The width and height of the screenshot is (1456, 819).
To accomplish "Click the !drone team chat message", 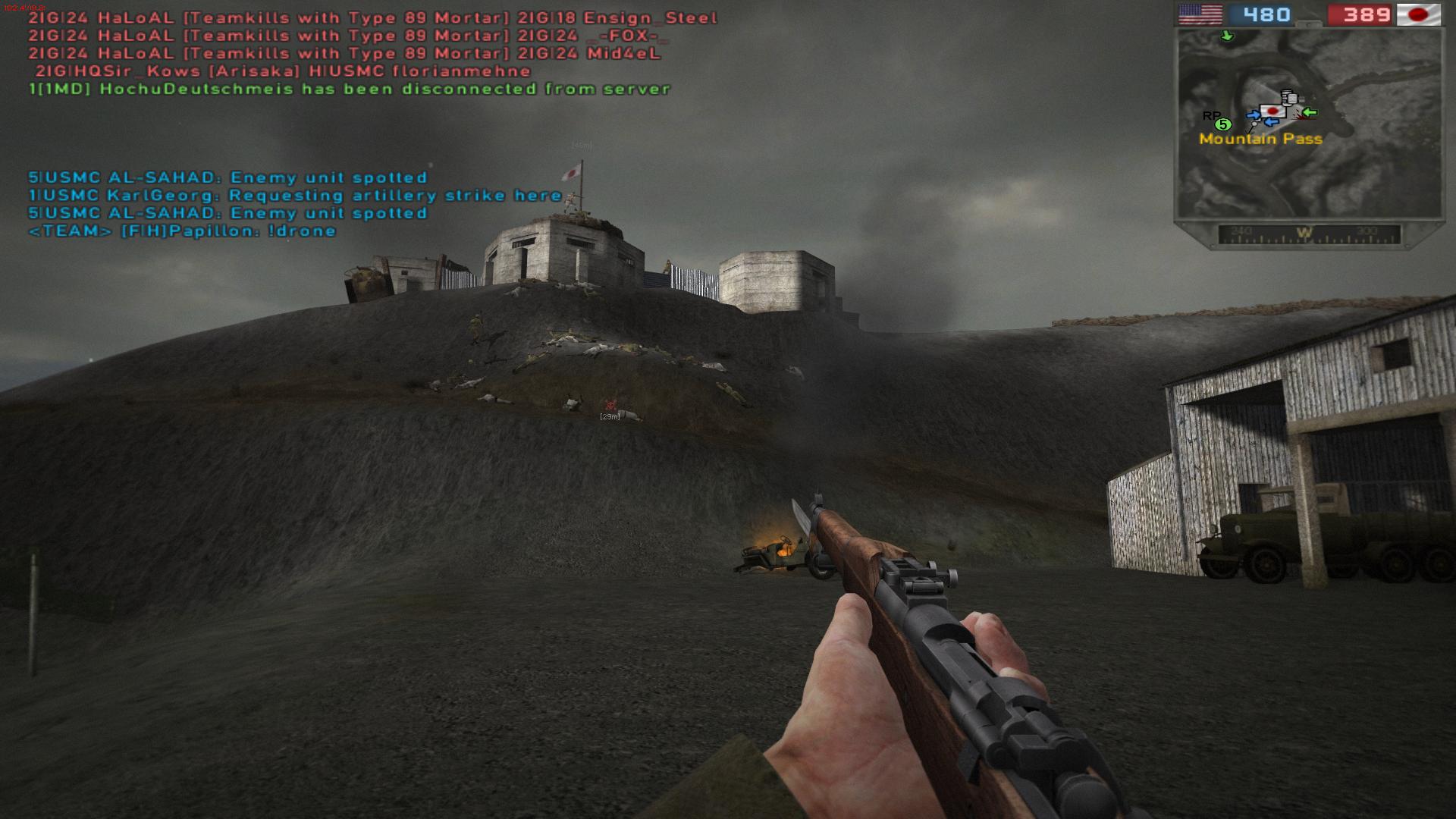I will (x=182, y=231).
